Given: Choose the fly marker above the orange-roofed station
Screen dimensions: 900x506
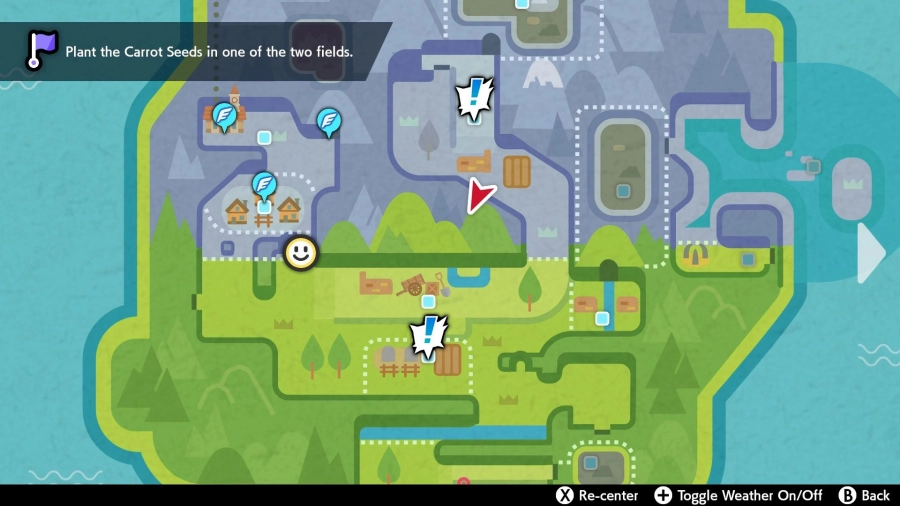Looking at the screenshot, I should tap(224, 116).
